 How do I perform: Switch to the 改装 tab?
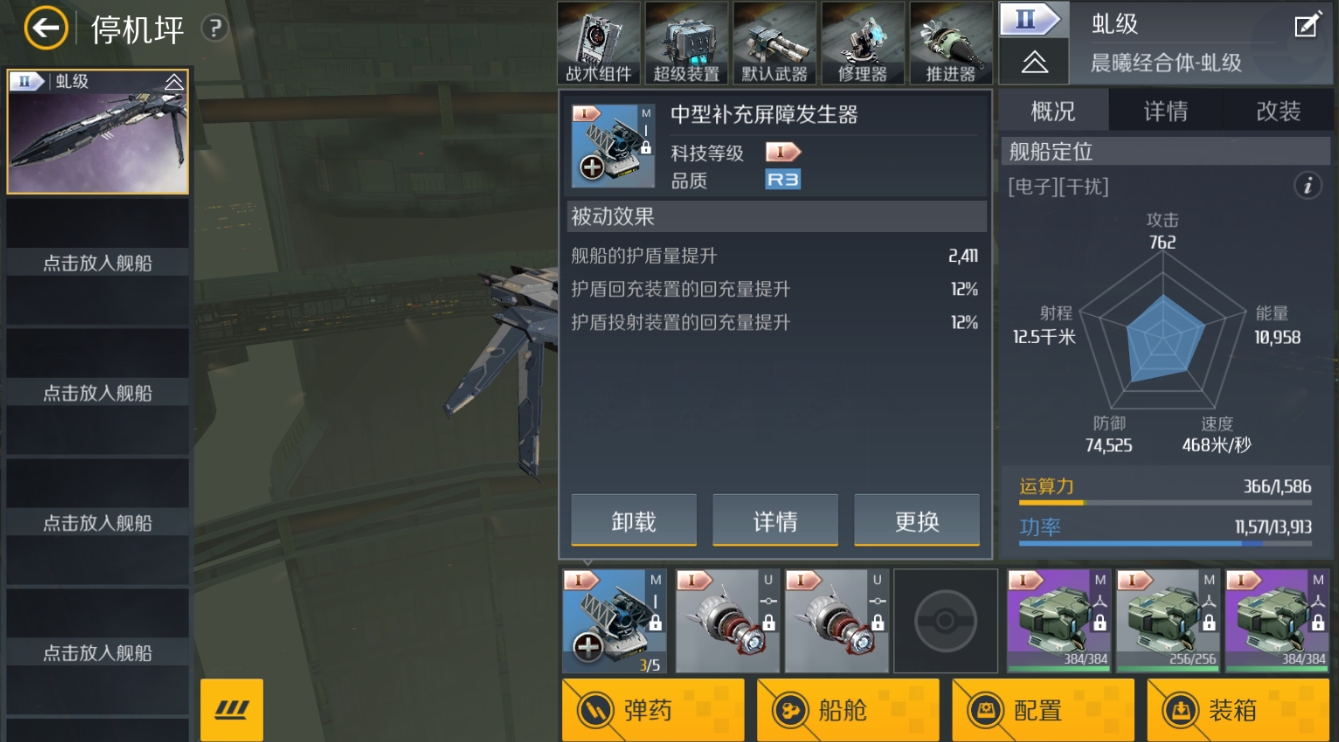(x=1277, y=110)
